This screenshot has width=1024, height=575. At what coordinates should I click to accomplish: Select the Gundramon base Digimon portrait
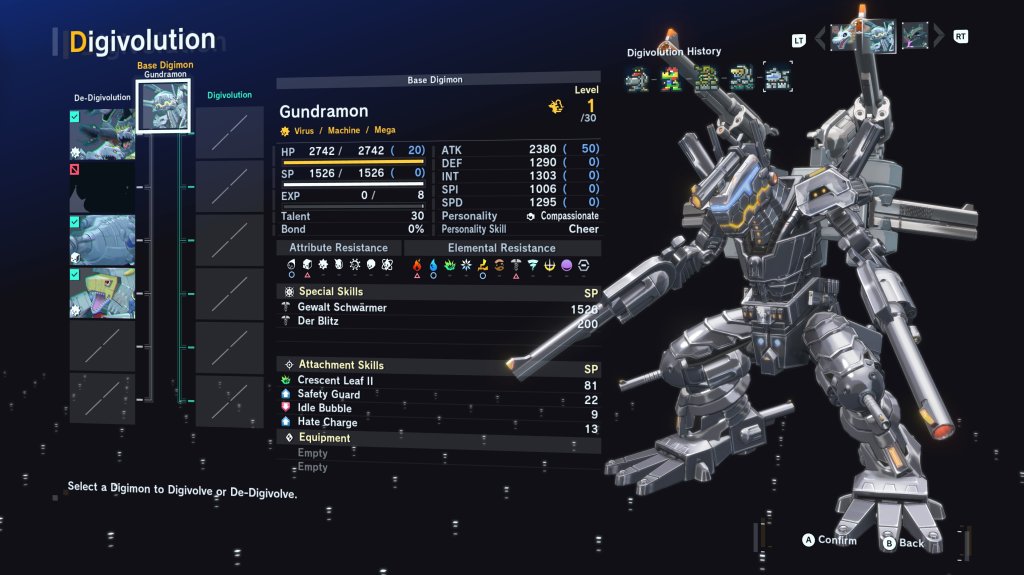click(161, 106)
